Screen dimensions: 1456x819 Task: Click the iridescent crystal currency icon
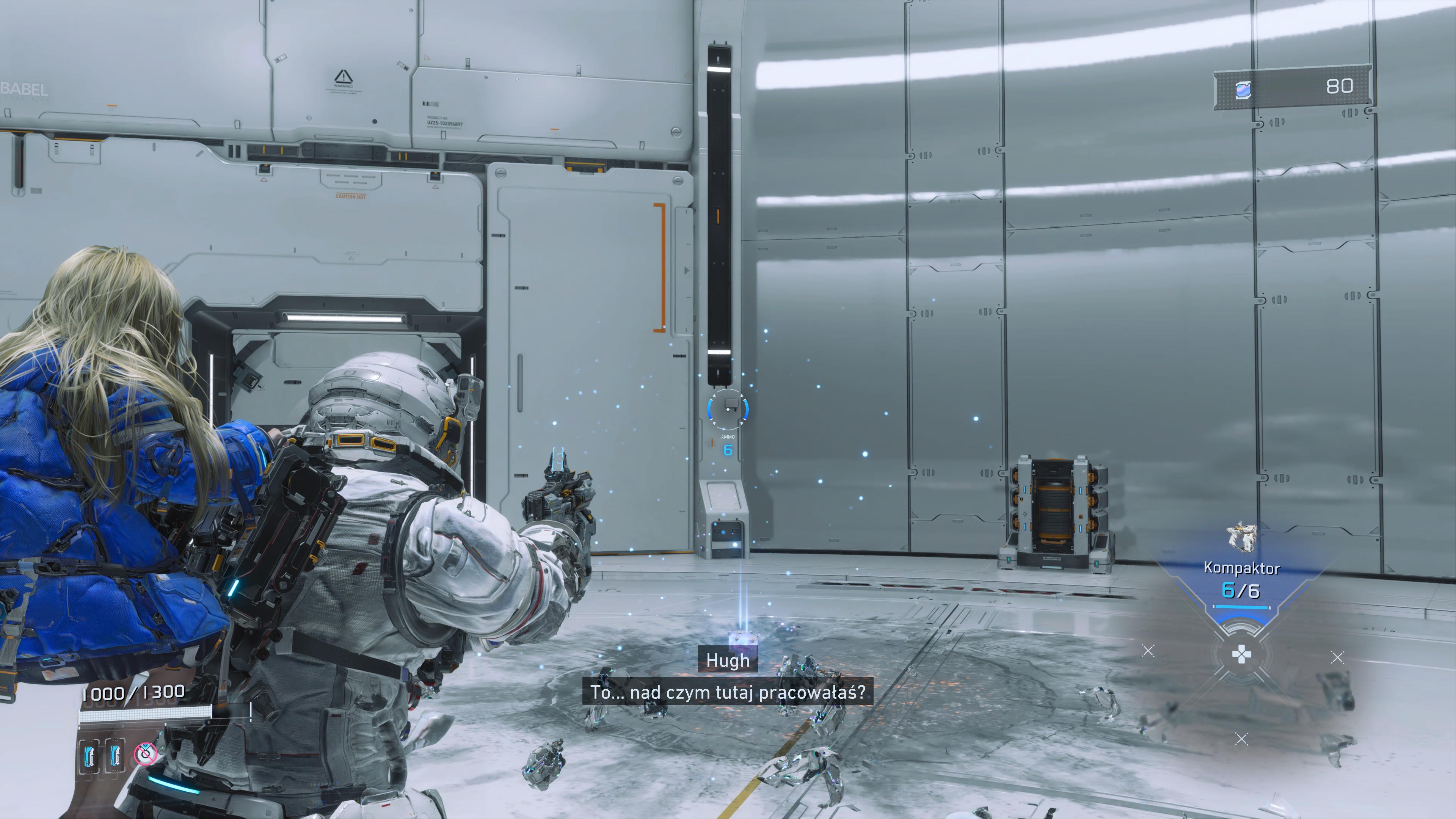[1243, 89]
